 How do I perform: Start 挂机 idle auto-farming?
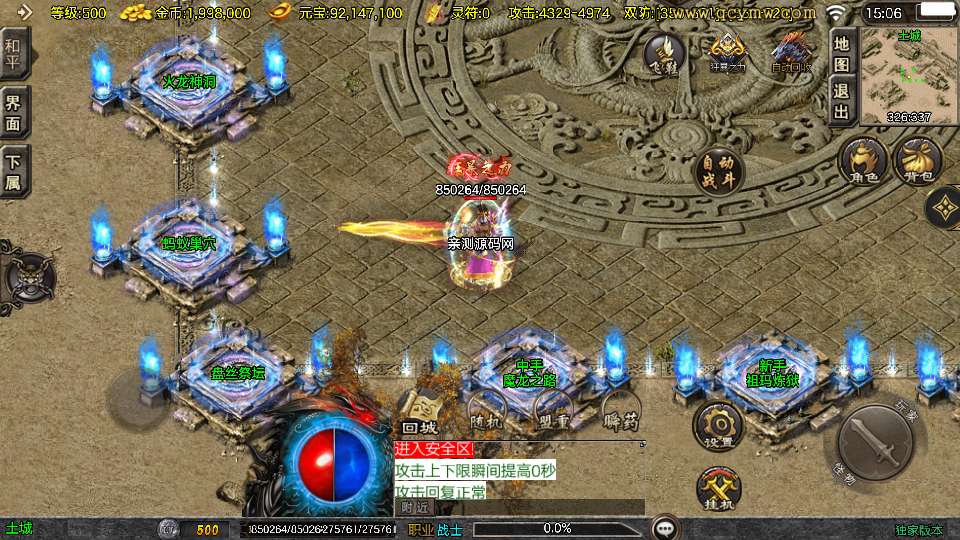[x=719, y=489]
